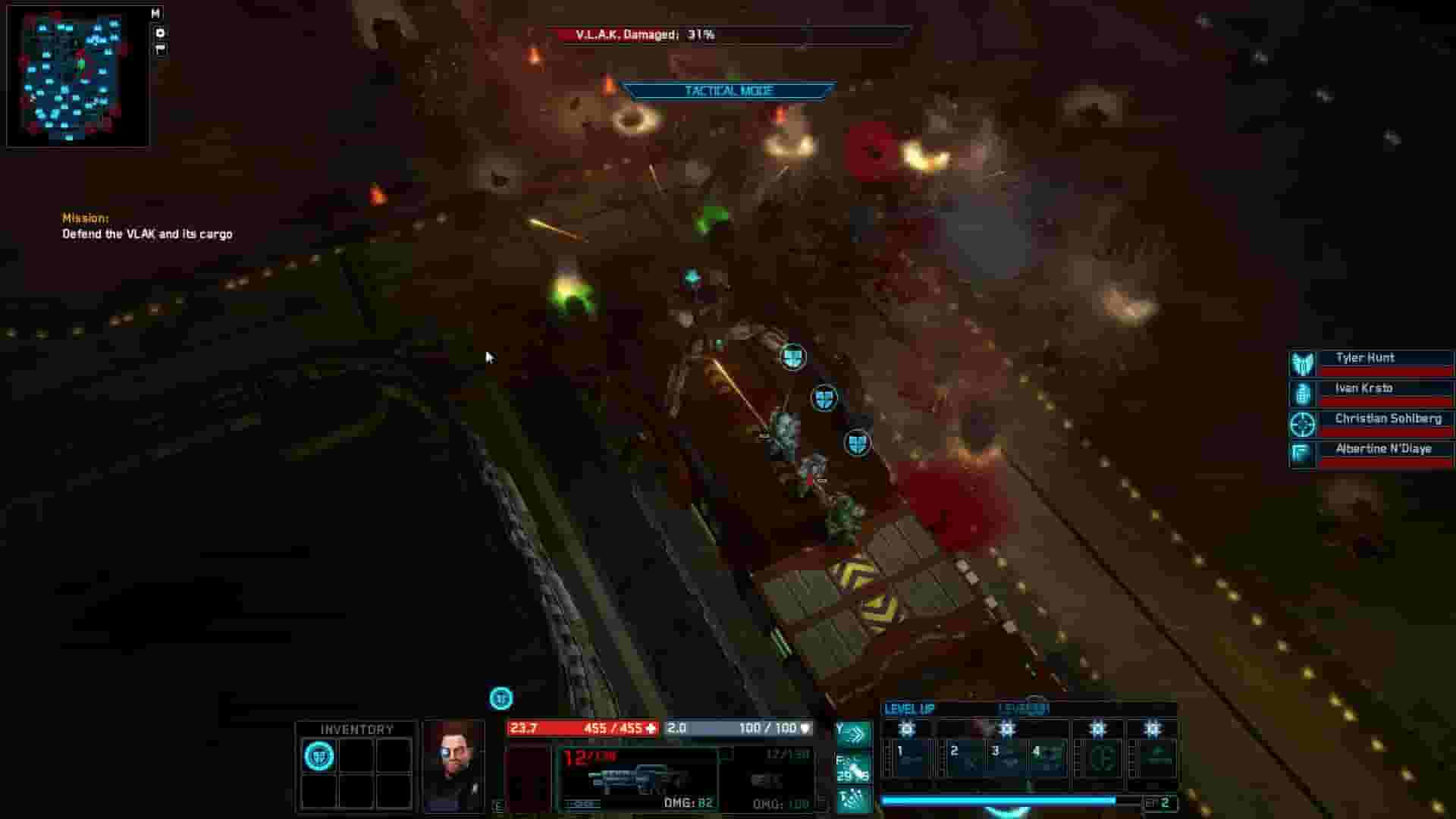The image size is (1456, 819).
Task: Select Christian Sohlberg's targeting reticle icon
Action: (1302, 425)
